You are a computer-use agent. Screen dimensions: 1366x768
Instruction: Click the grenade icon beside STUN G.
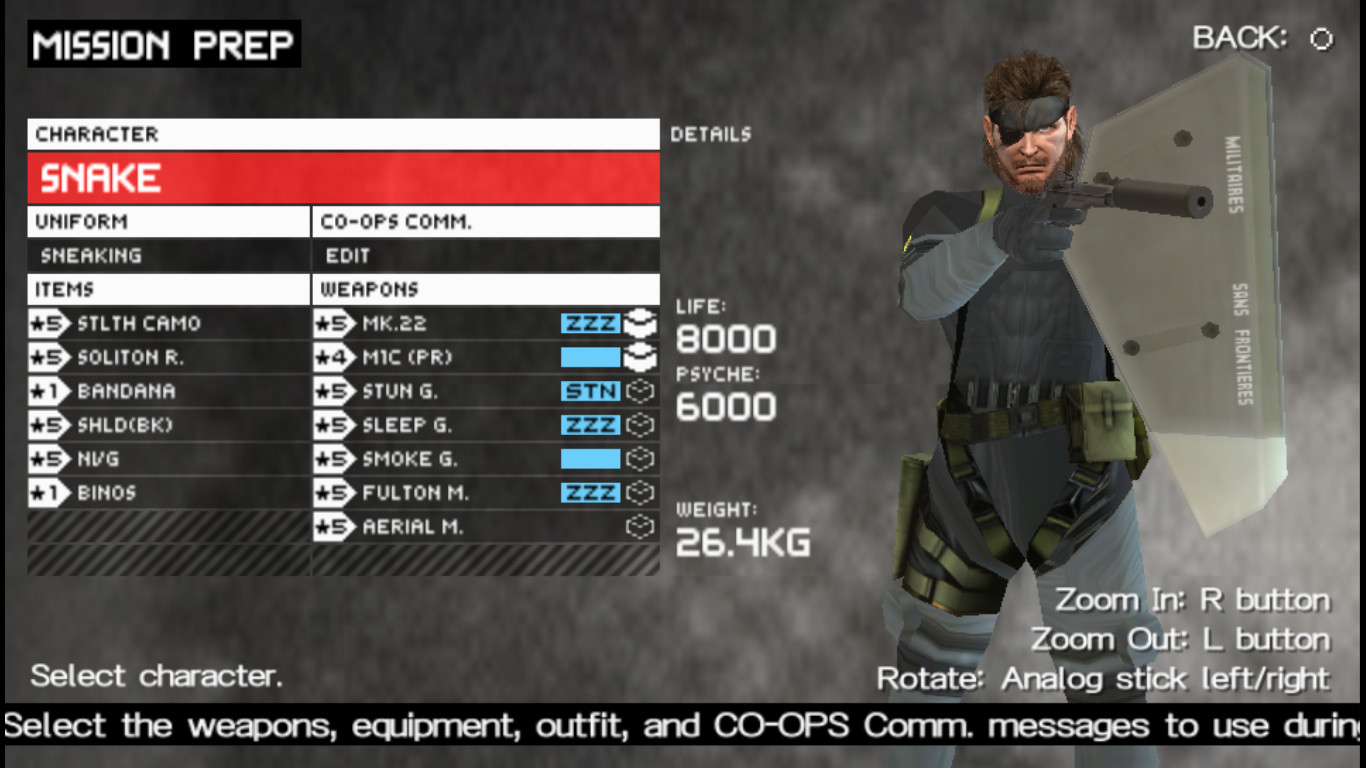(641, 391)
